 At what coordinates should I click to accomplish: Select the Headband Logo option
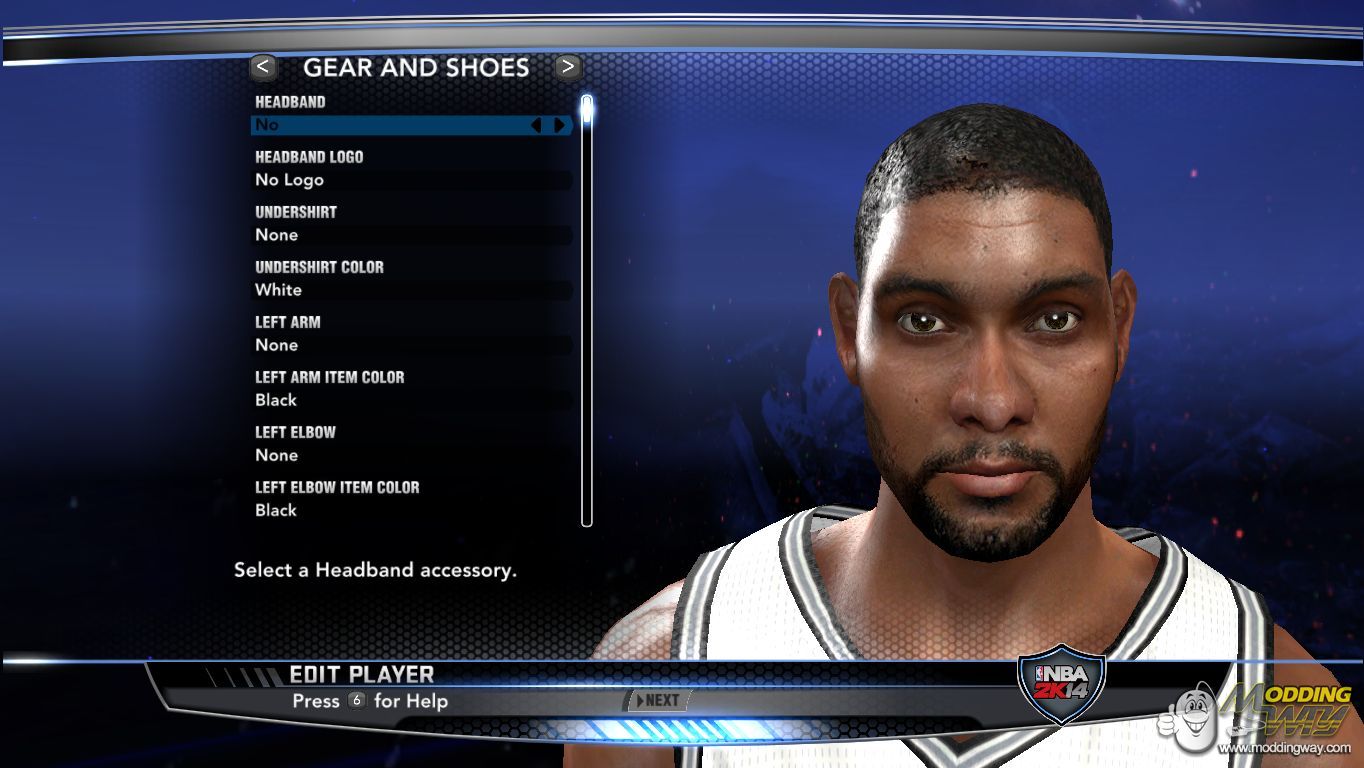pos(410,180)
